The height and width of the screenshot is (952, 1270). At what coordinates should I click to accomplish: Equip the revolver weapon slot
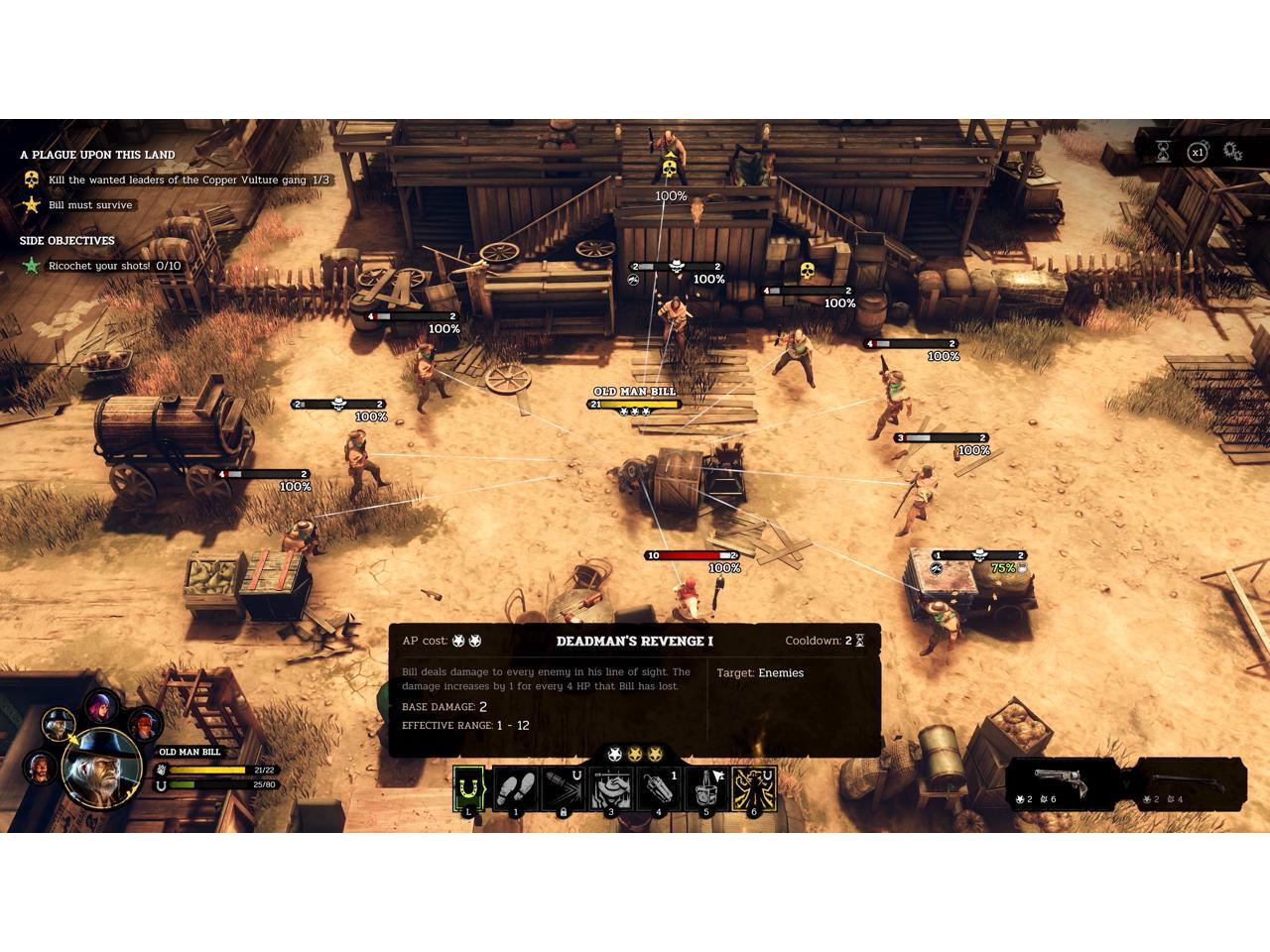tap(1062, 785)
